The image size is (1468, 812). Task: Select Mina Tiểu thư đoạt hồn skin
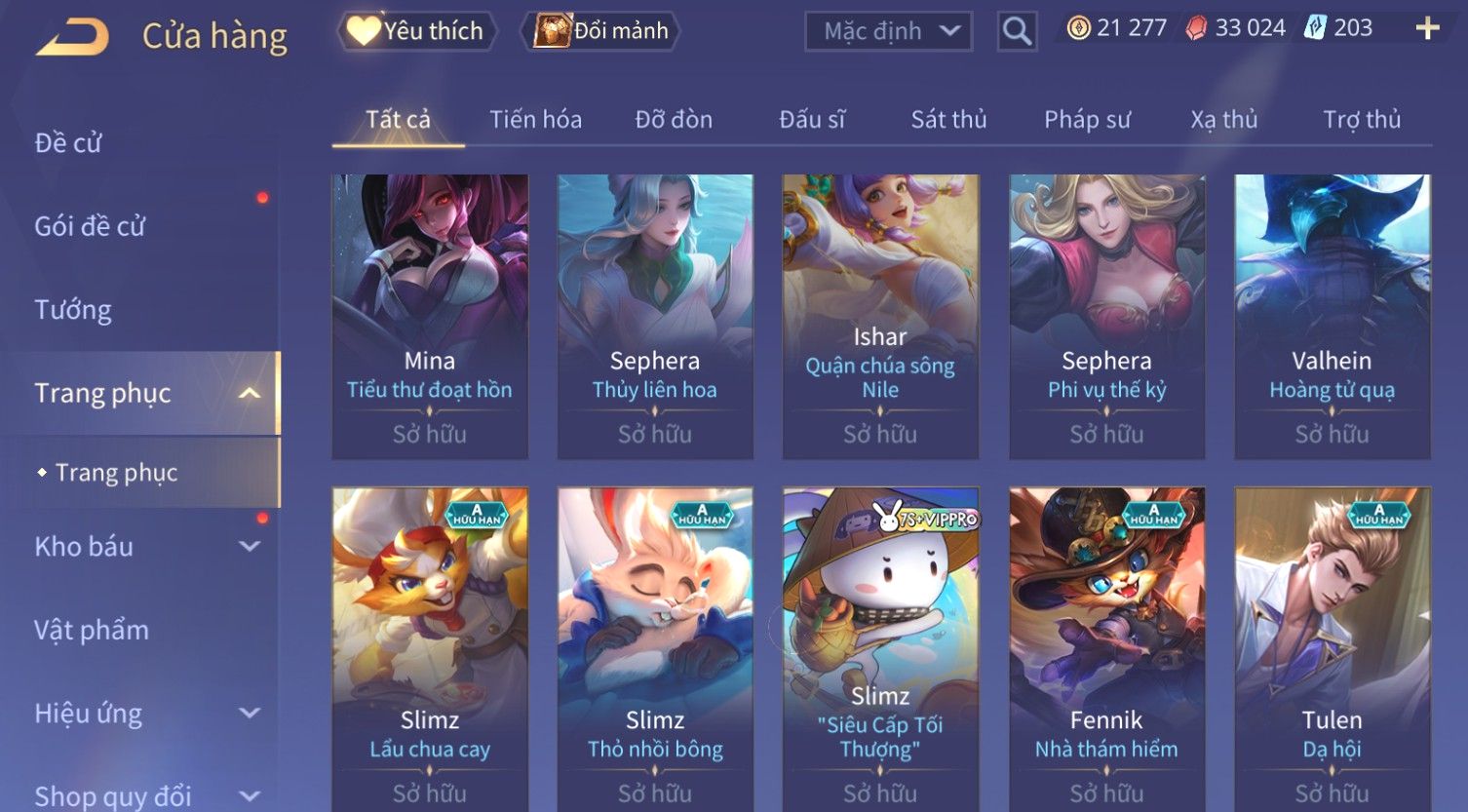point(430,316)
